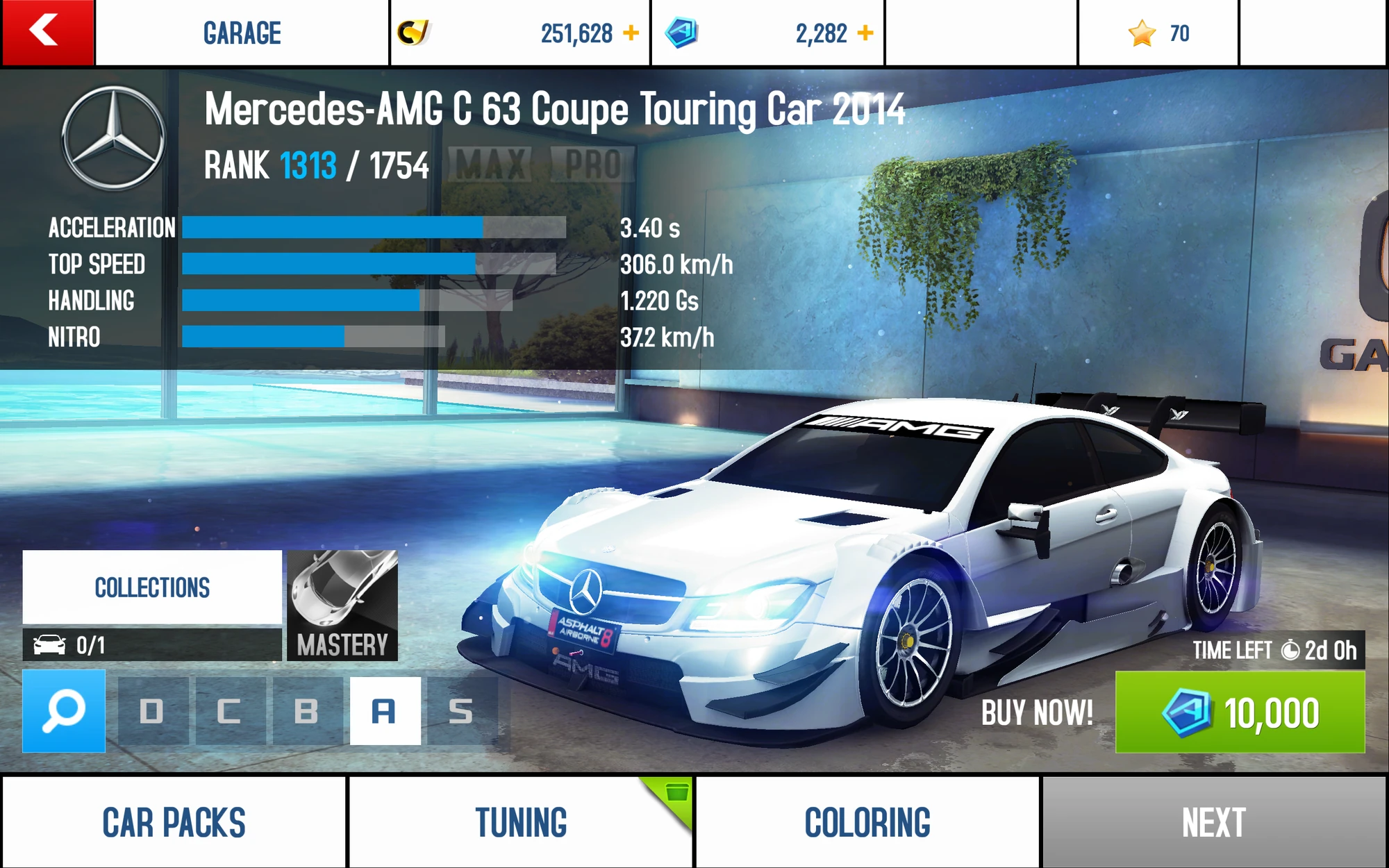Switch to class C cars
1389x868 pixels.
(229, 711)
